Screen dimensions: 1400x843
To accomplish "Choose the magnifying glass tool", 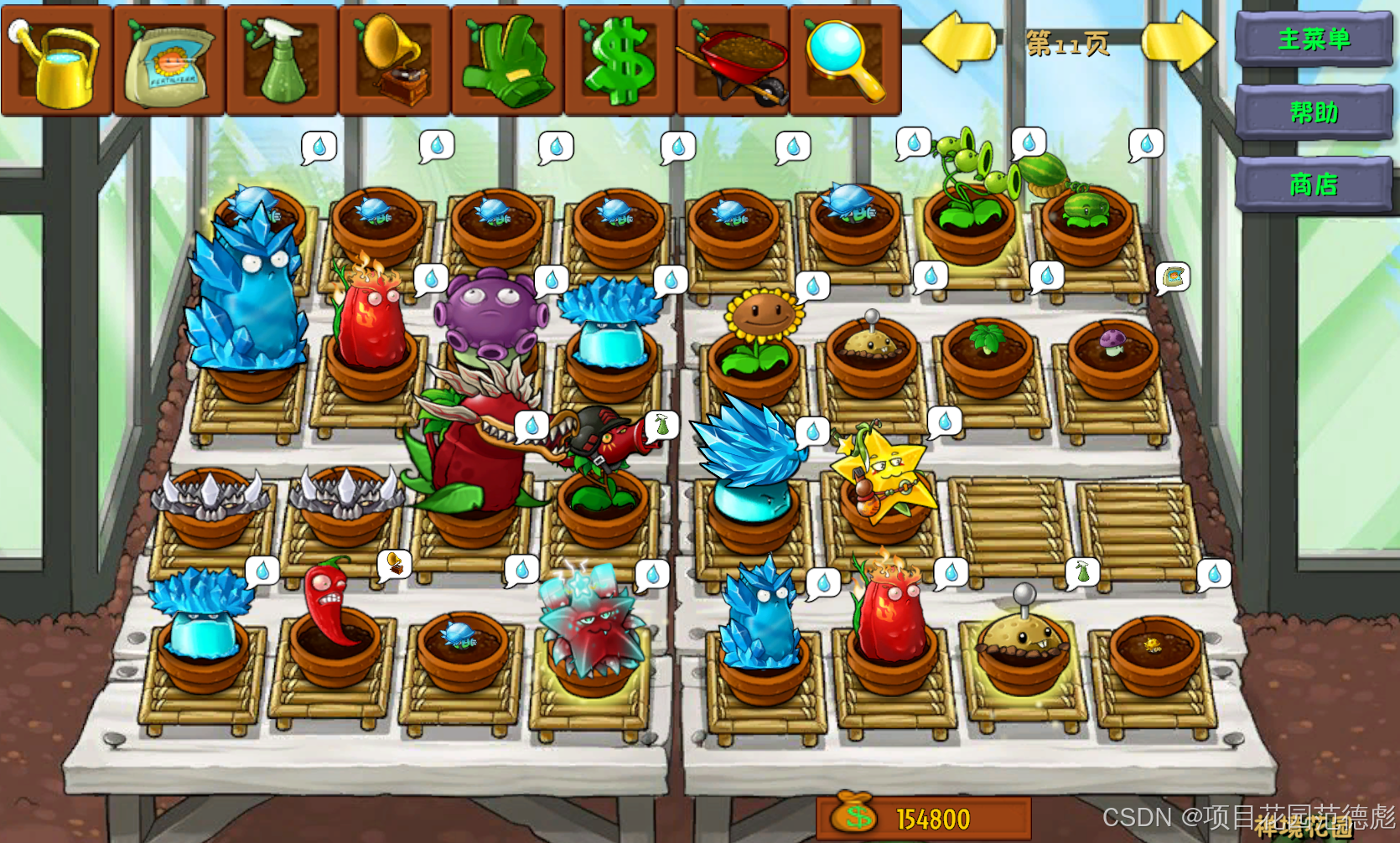I will click(845, 60).
